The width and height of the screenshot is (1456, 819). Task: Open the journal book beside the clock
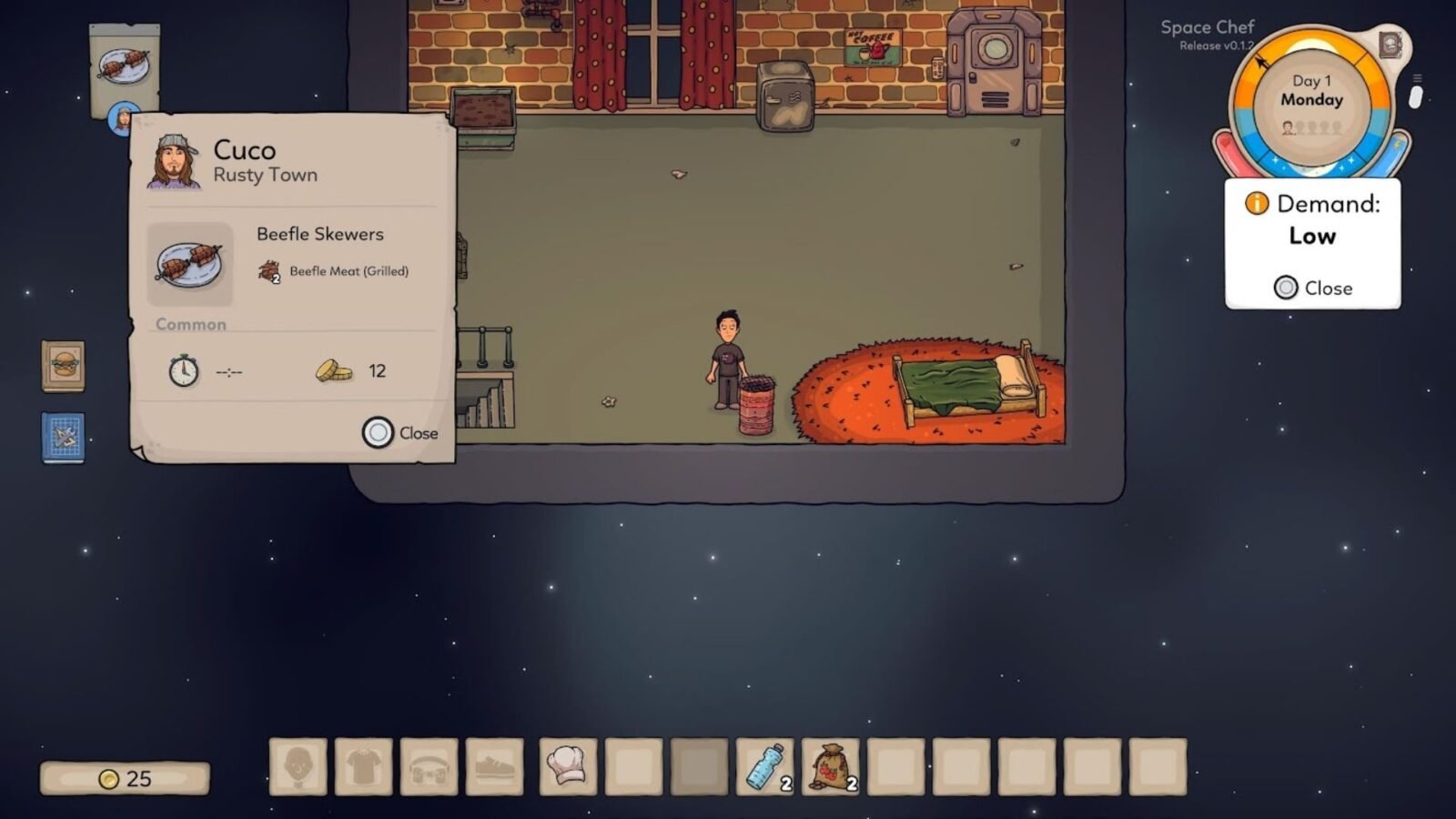pyautogui.click(x=1390, y=45)
